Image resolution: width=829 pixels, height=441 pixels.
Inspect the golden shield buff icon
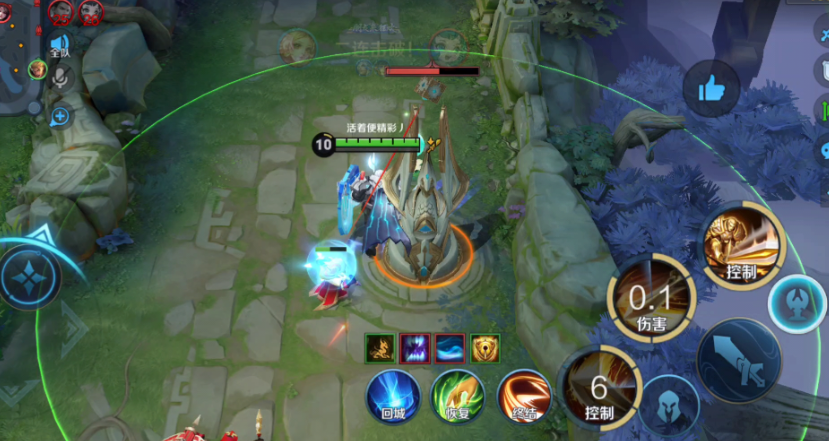(x=486, y=347)
